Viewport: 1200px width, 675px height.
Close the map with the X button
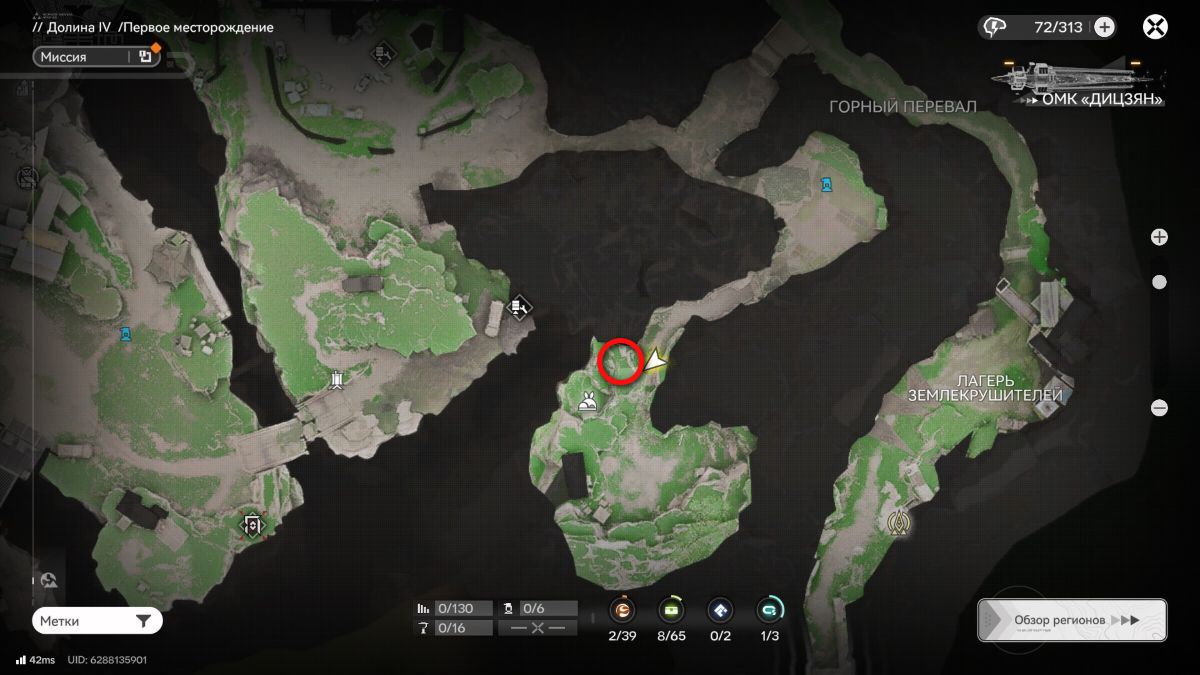point(1155,27)
